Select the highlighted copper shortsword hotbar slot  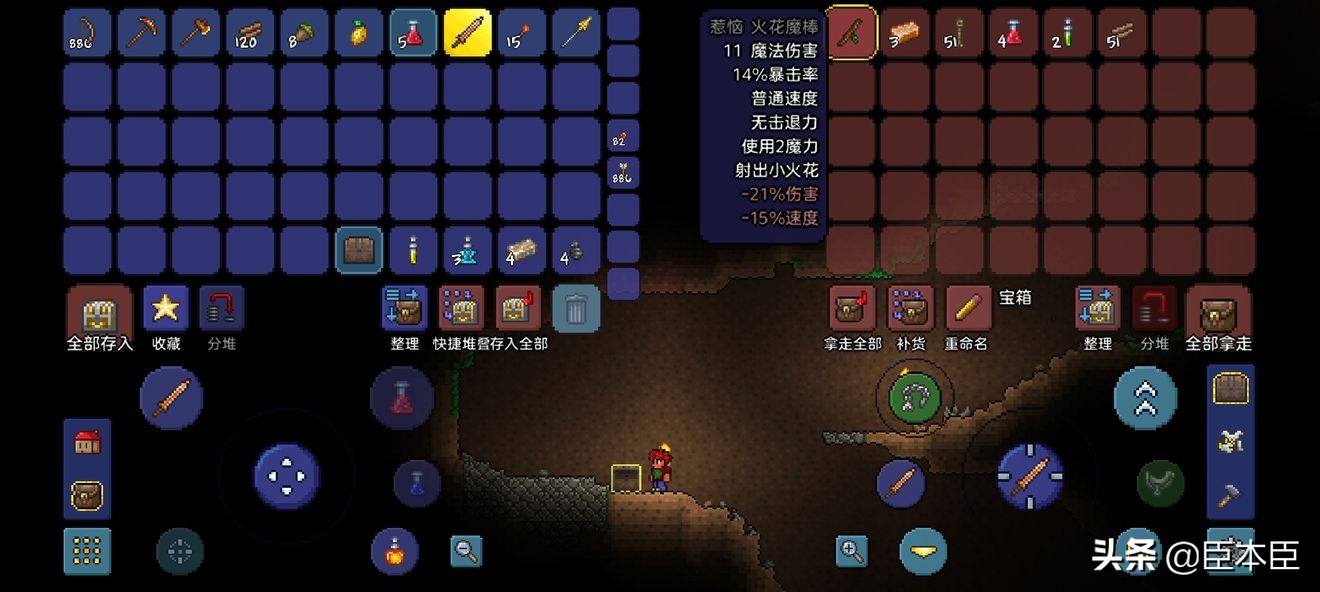[467, 33]
